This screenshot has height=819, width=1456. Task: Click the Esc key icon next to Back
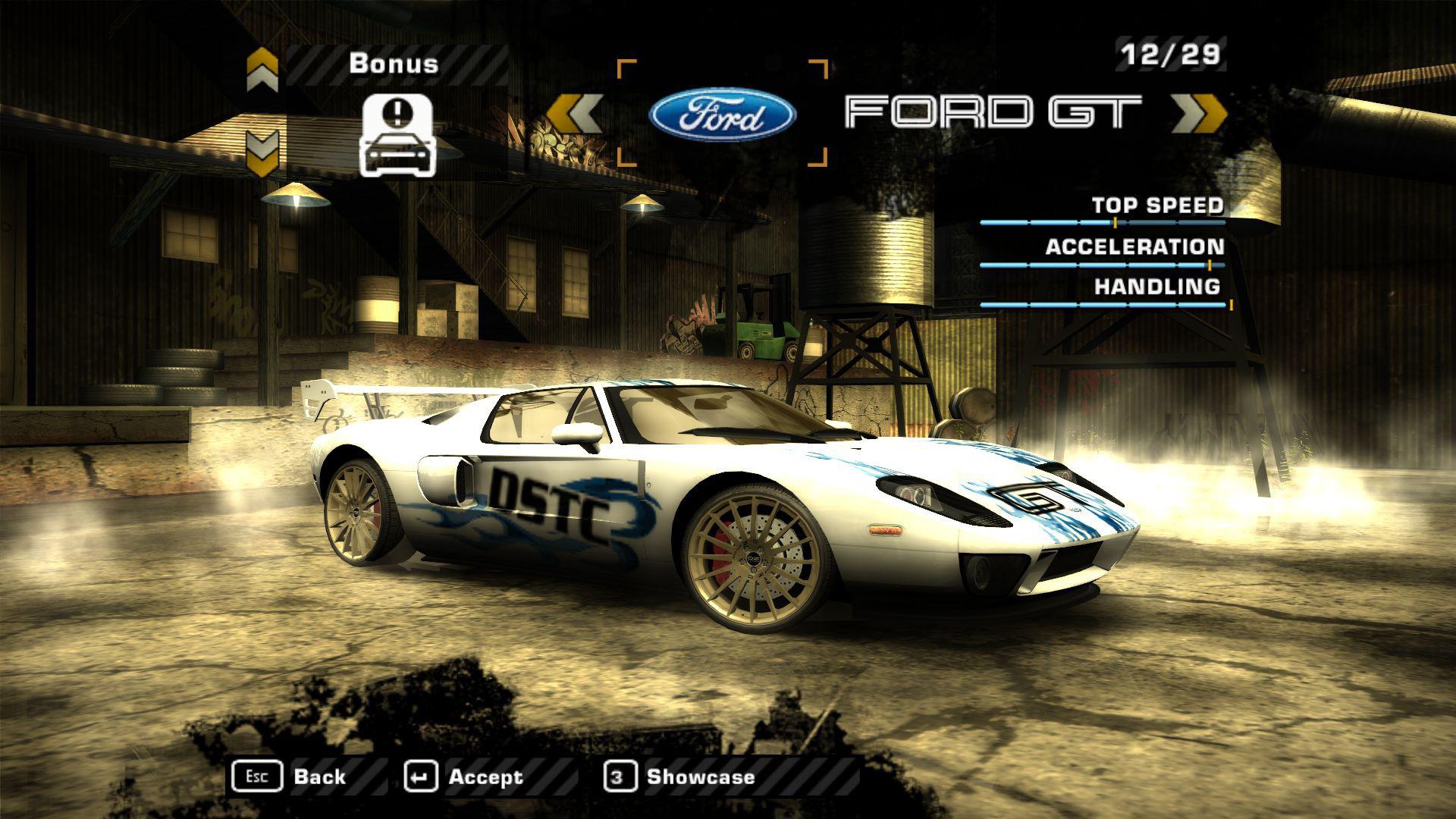(x=258, y=775)
